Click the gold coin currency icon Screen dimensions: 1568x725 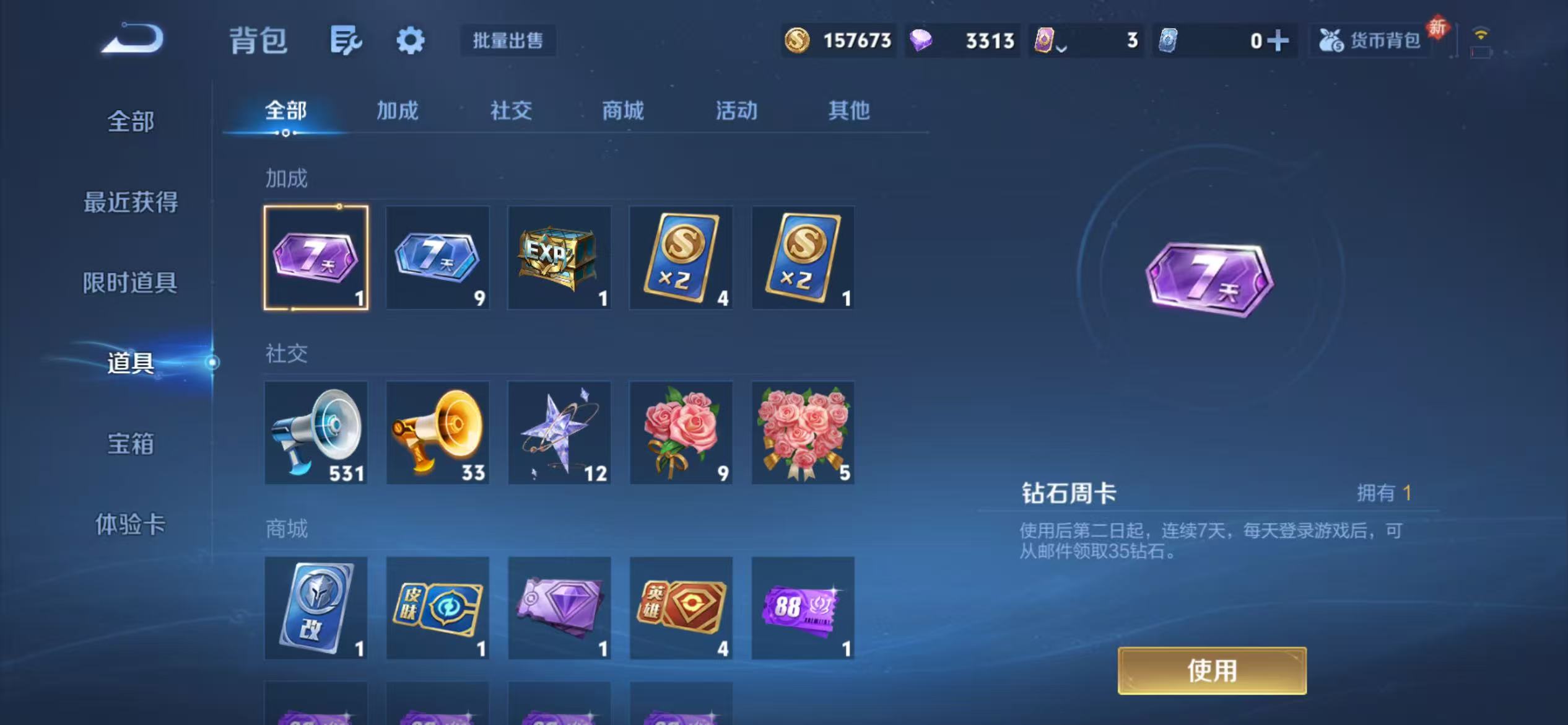(x=799, y=40)
